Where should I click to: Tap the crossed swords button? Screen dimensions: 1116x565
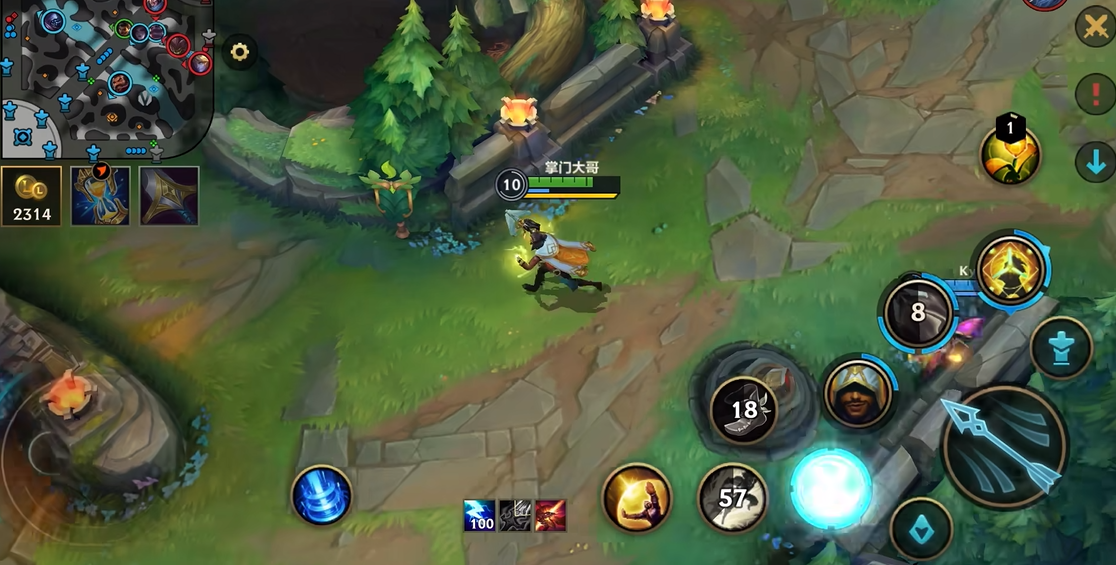1096,26
